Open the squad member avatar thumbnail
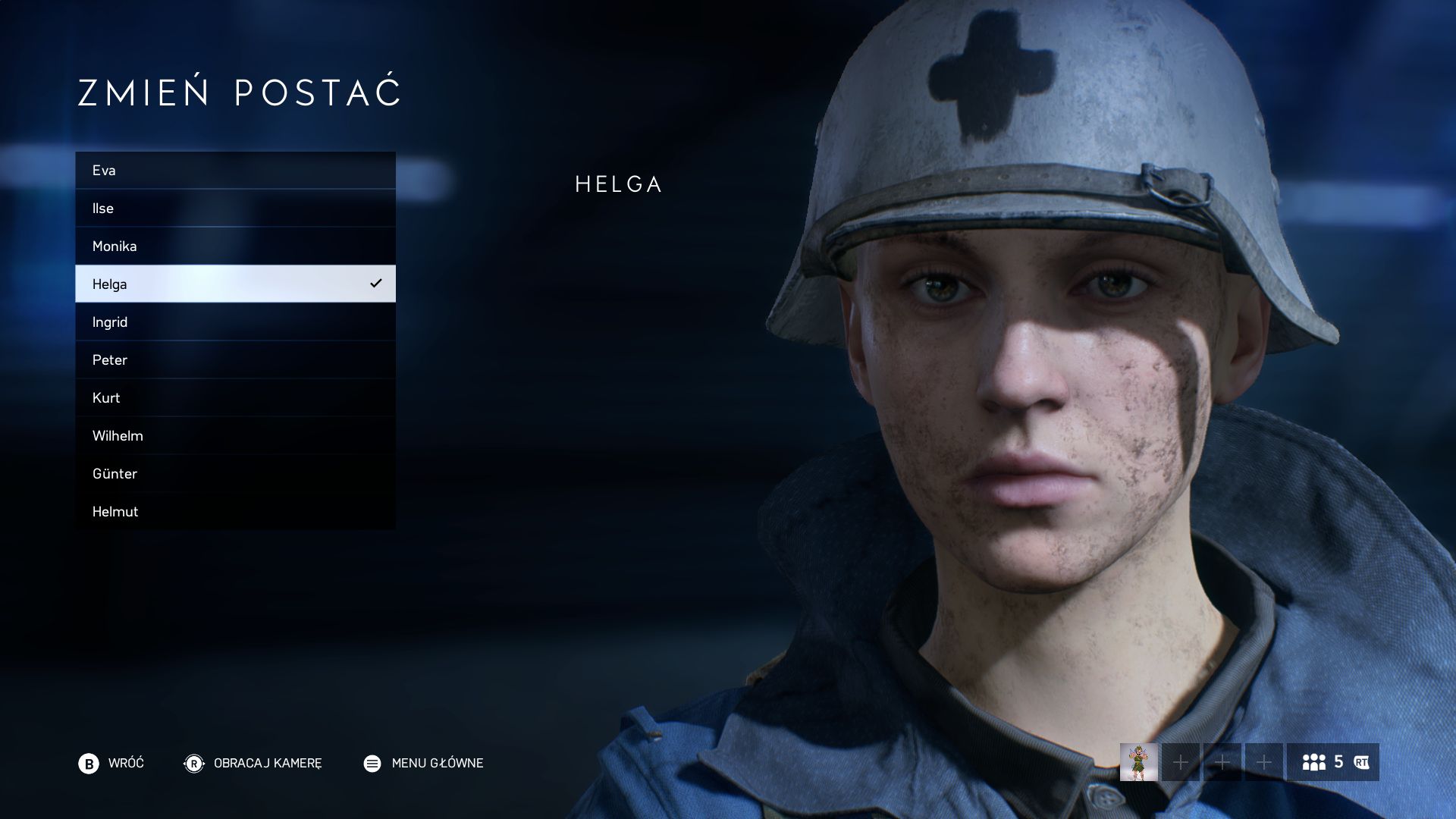1456x819 pixels. pyautogui.click(x=1138, y=762)
